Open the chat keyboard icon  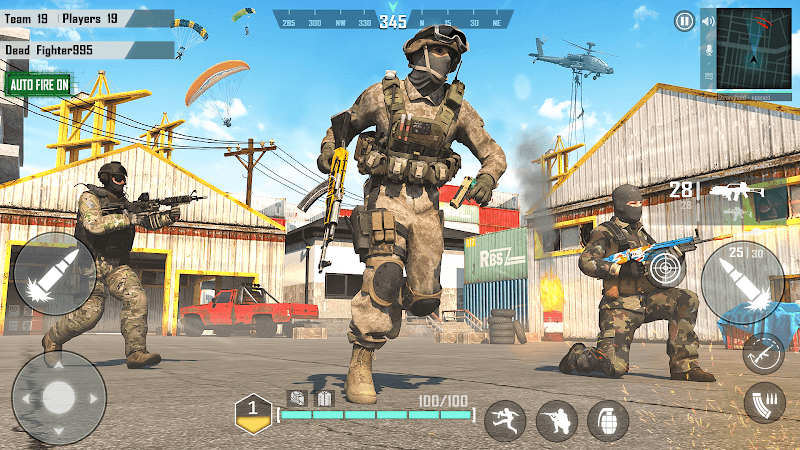708,76
